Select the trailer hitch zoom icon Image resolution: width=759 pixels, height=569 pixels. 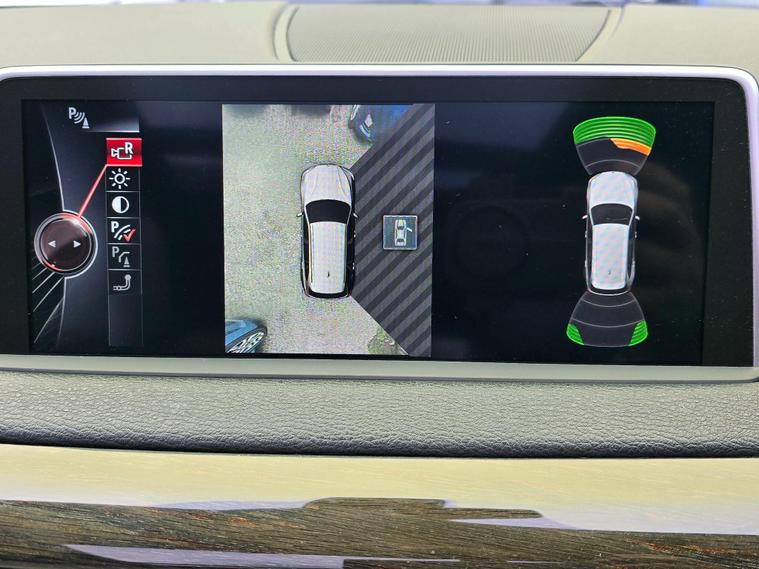click(x=123, y=283)
